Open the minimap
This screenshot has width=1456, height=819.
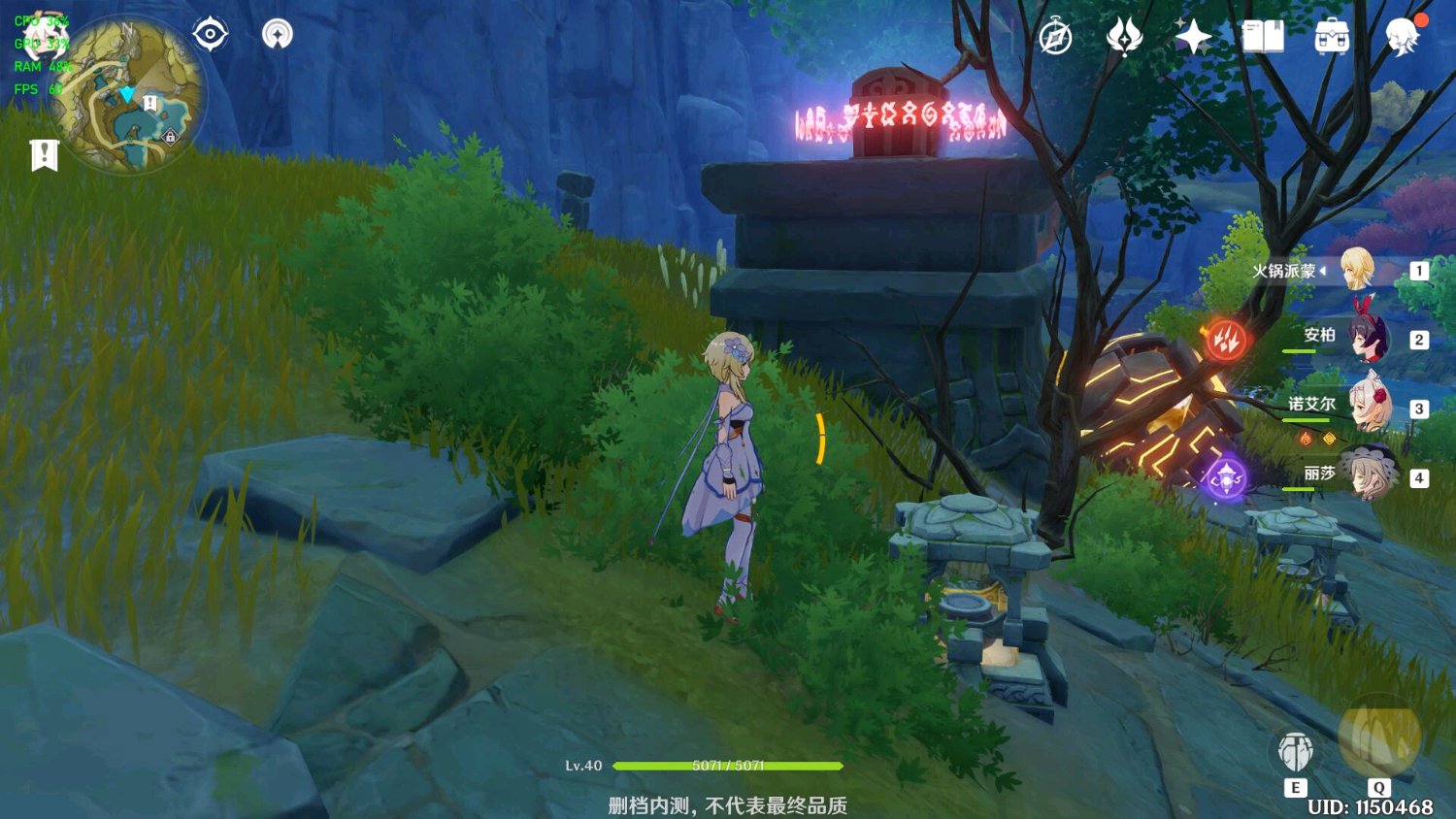[129, 95]
